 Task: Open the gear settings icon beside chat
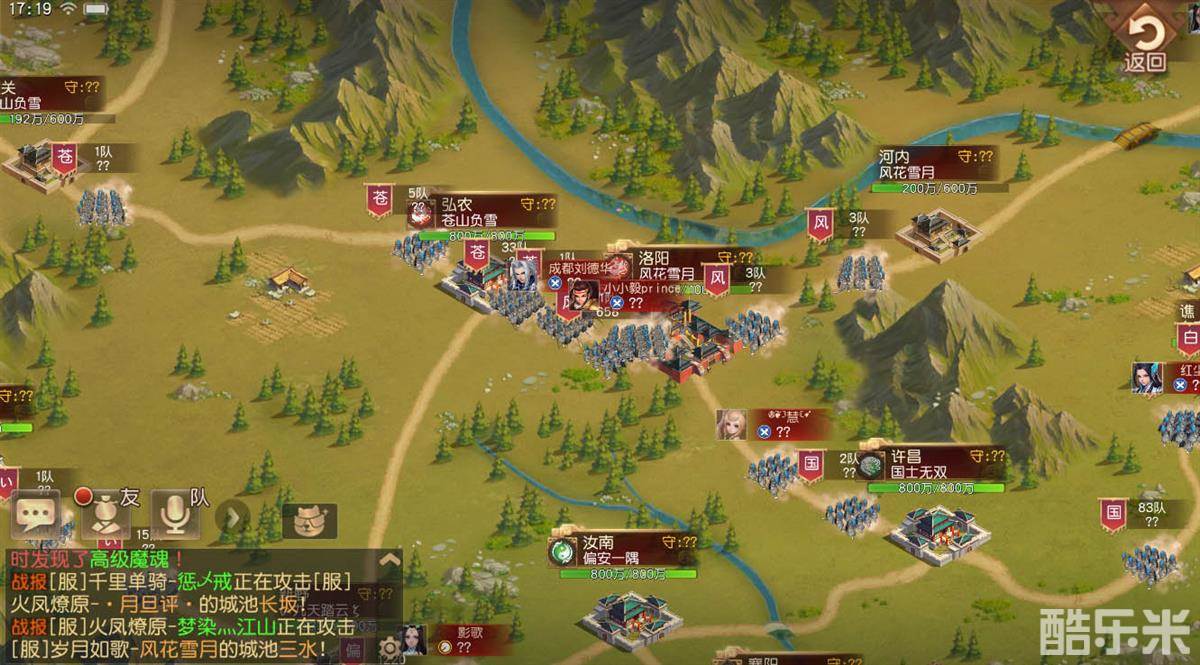(x=389, y=649)
